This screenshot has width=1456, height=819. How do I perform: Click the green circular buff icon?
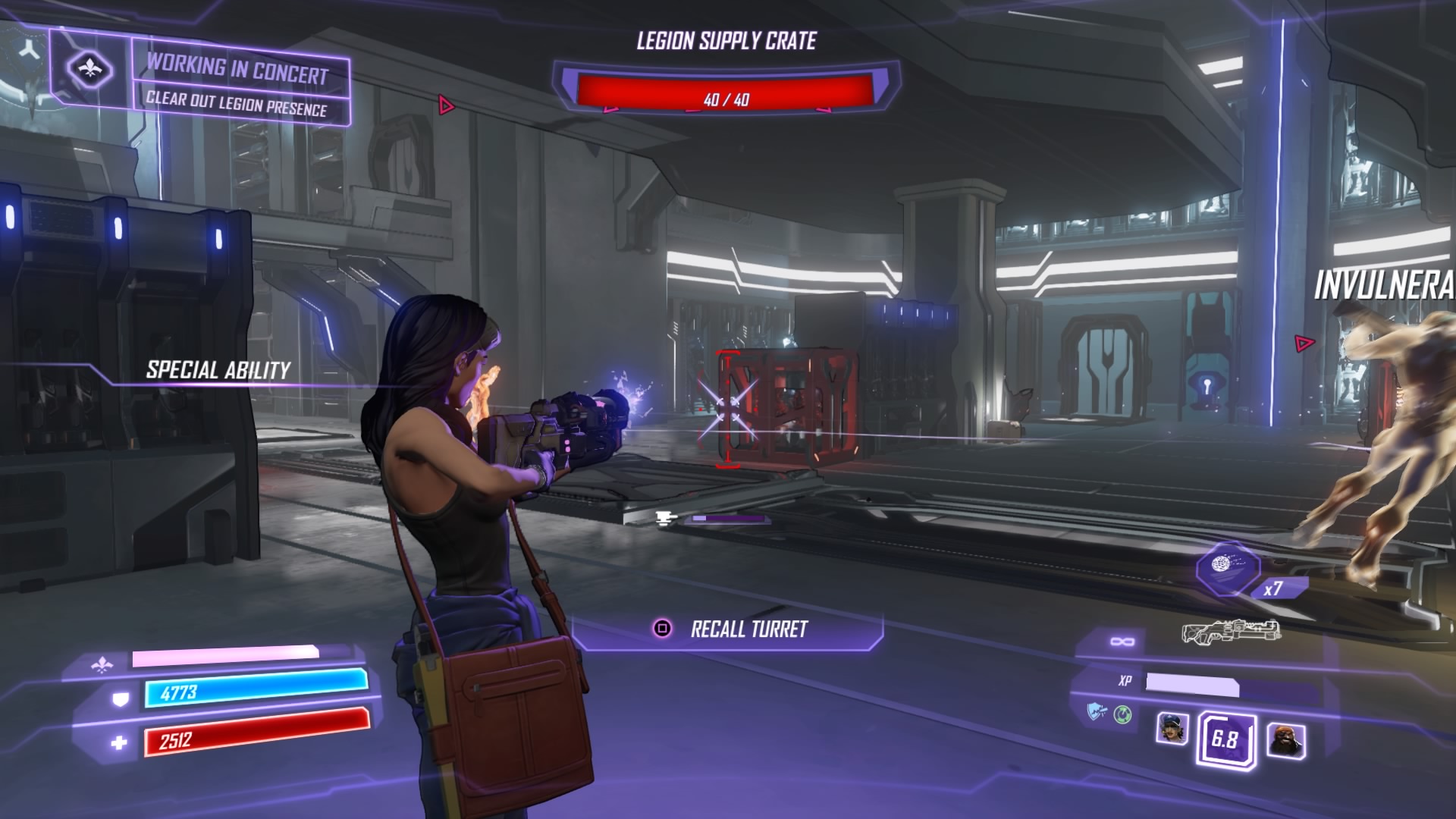coord(1122,714)
